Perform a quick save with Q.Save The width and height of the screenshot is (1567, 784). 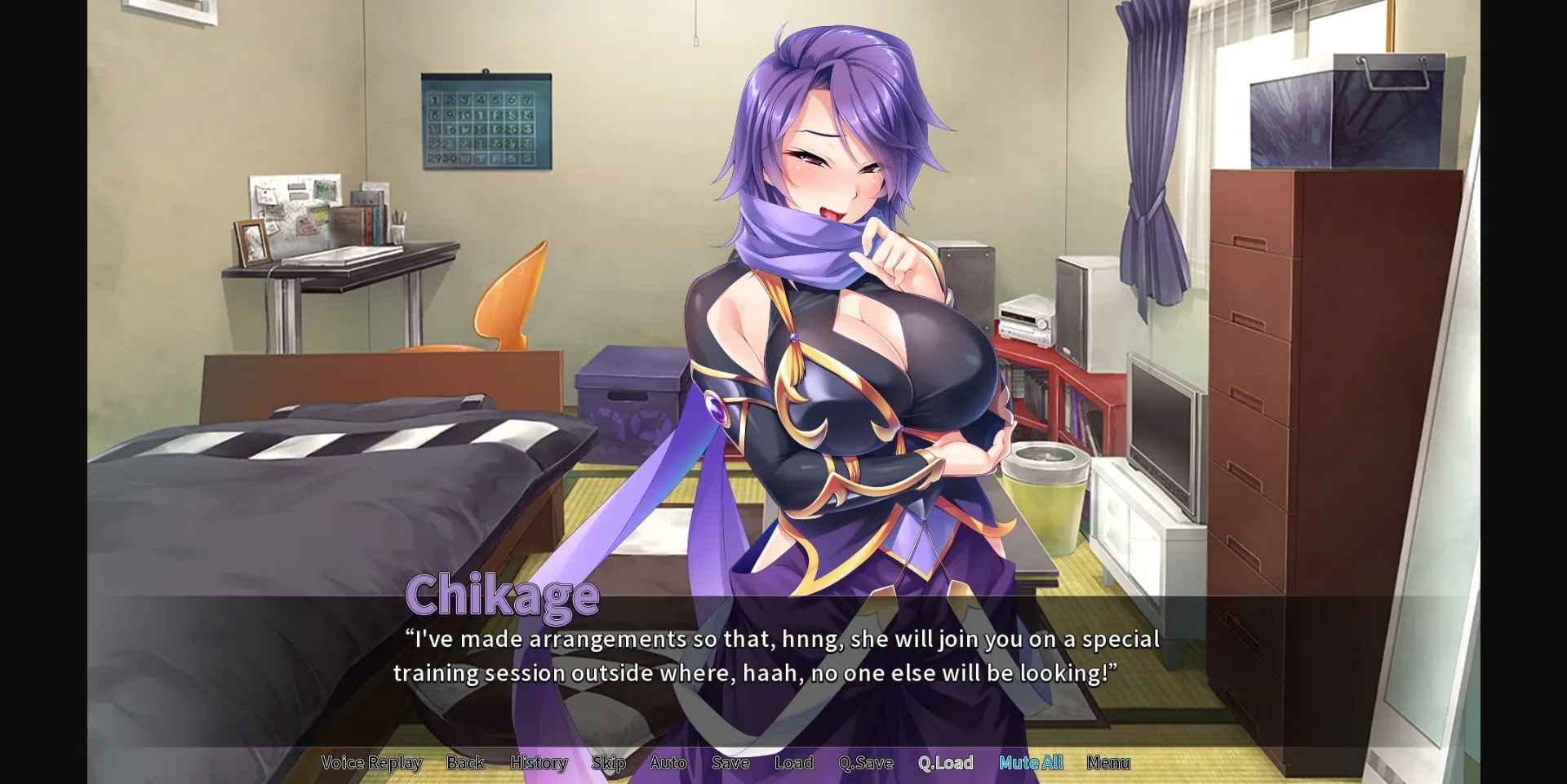pos(866,763)
